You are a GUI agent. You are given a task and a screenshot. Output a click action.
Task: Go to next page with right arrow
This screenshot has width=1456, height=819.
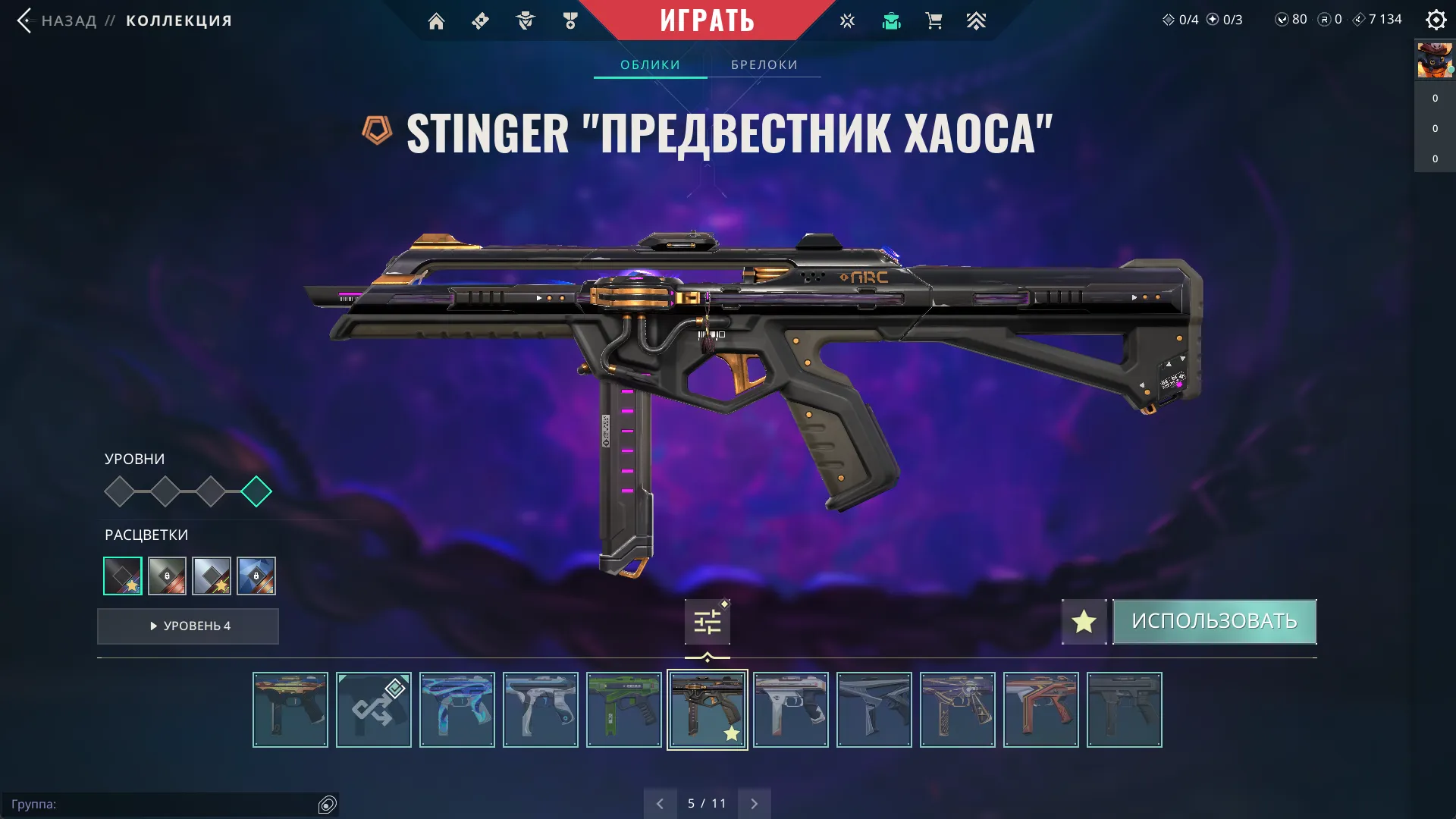tap(754, 802)
